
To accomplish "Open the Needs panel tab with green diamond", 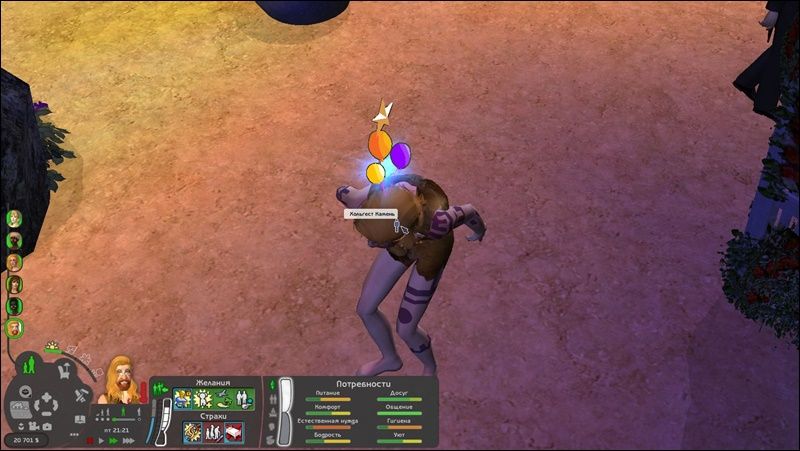I will pyautogui.click(x=273, y=383).
